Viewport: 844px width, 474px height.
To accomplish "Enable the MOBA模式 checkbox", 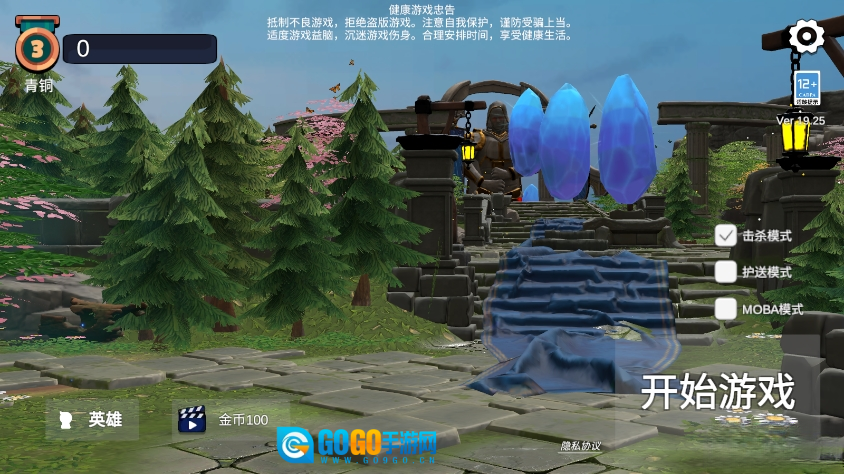I will point(726,309).
